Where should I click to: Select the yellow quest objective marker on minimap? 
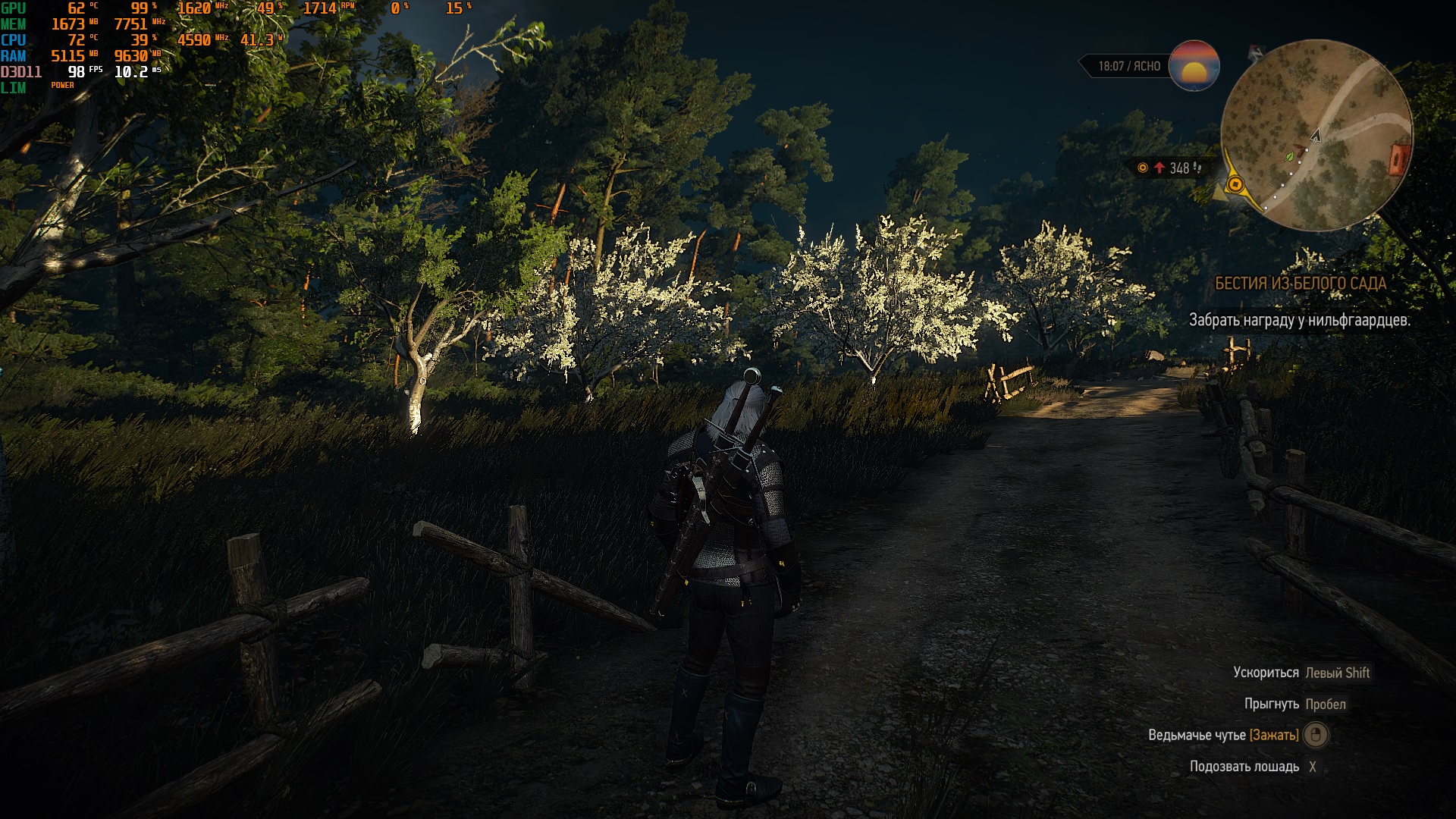pyautogui.click(x=1235, y=184)
